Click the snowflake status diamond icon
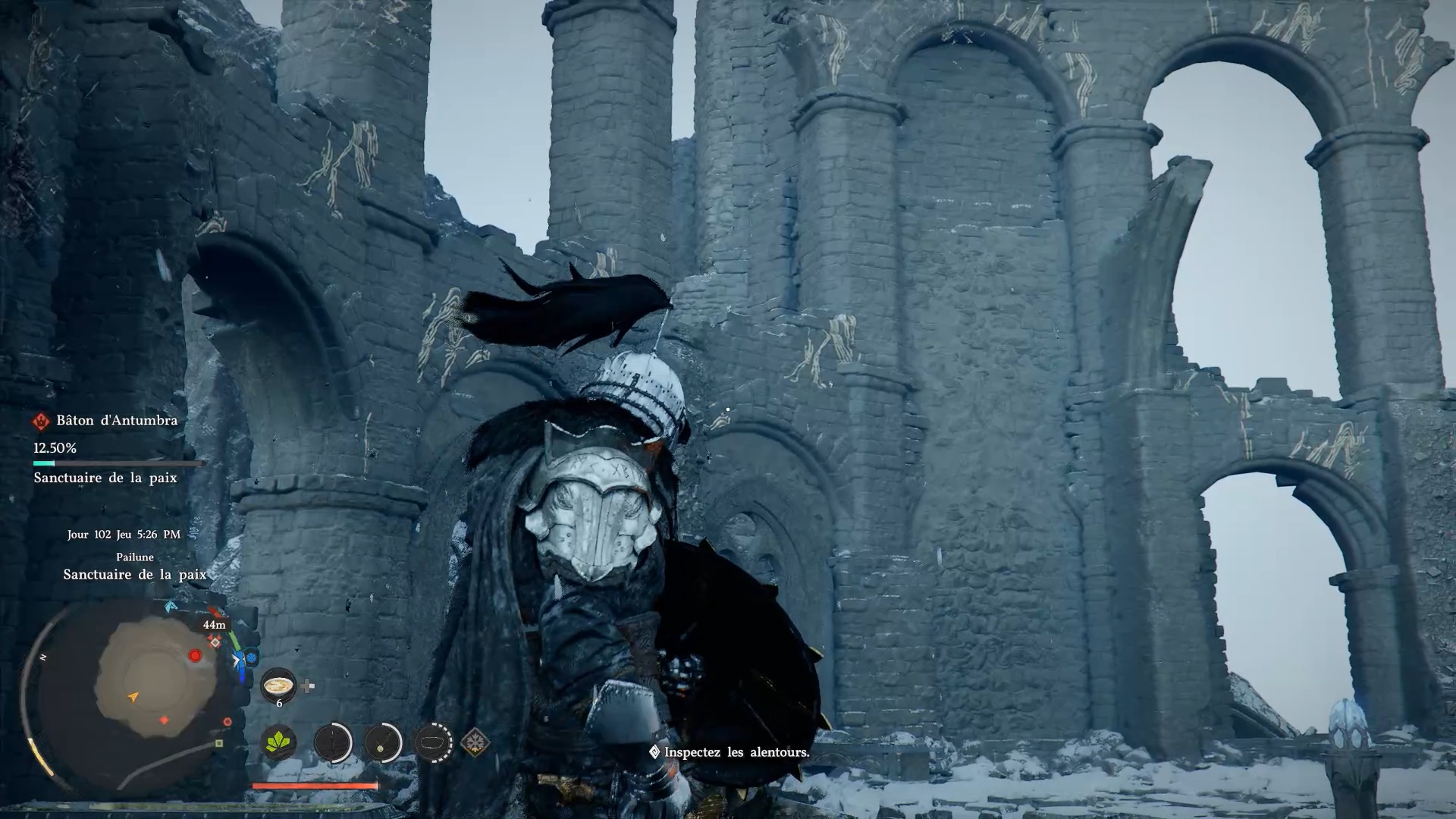 click(475, 742)
